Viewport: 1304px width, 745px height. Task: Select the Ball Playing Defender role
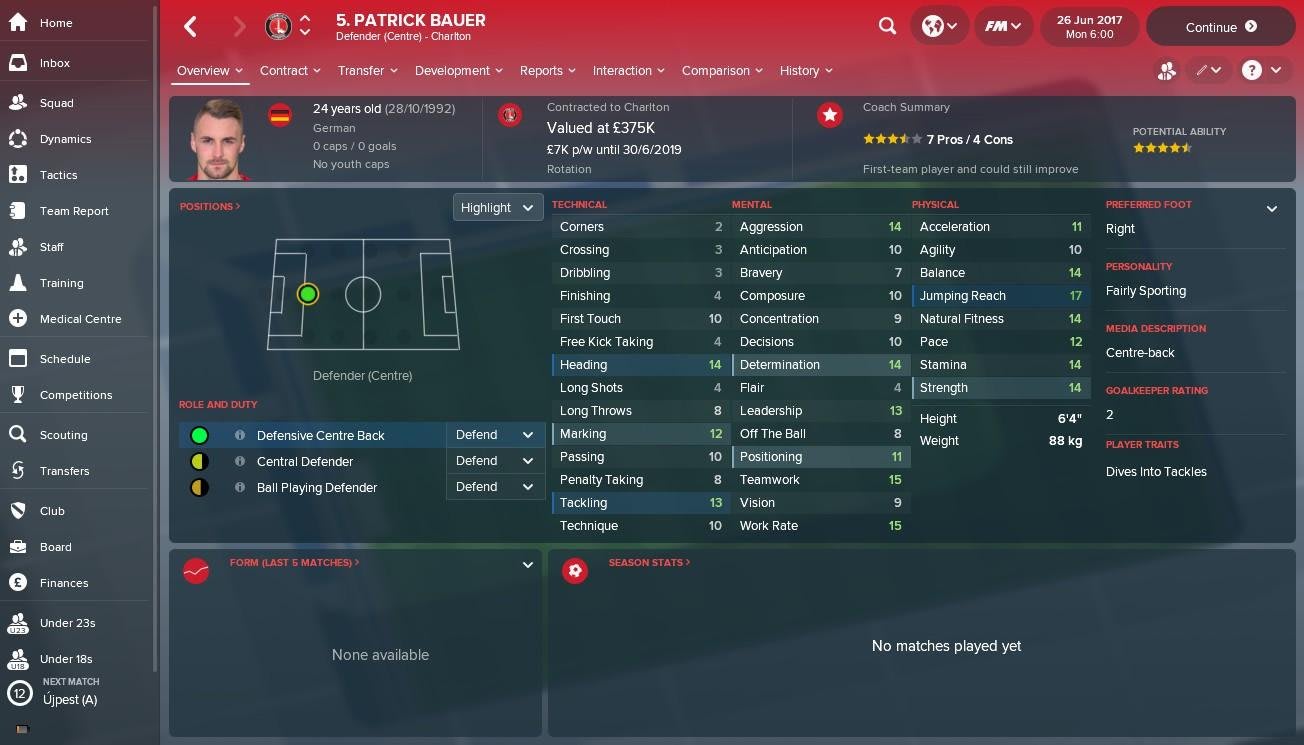coord(316,488)
